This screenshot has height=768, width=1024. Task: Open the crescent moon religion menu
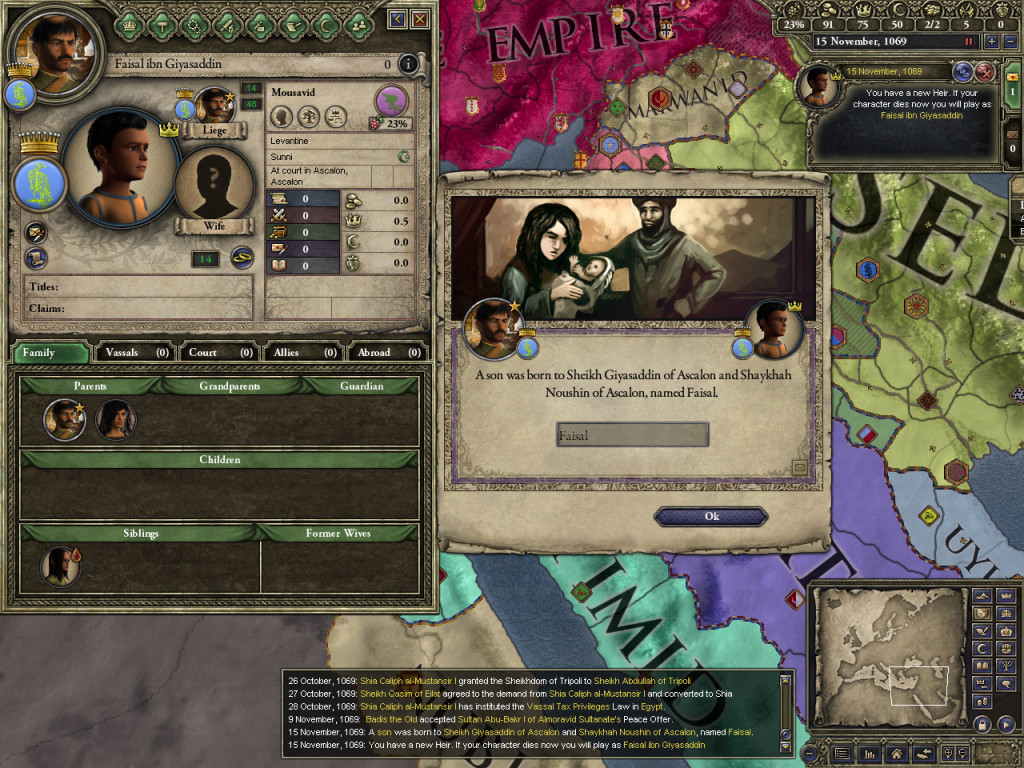pos(983,649)
